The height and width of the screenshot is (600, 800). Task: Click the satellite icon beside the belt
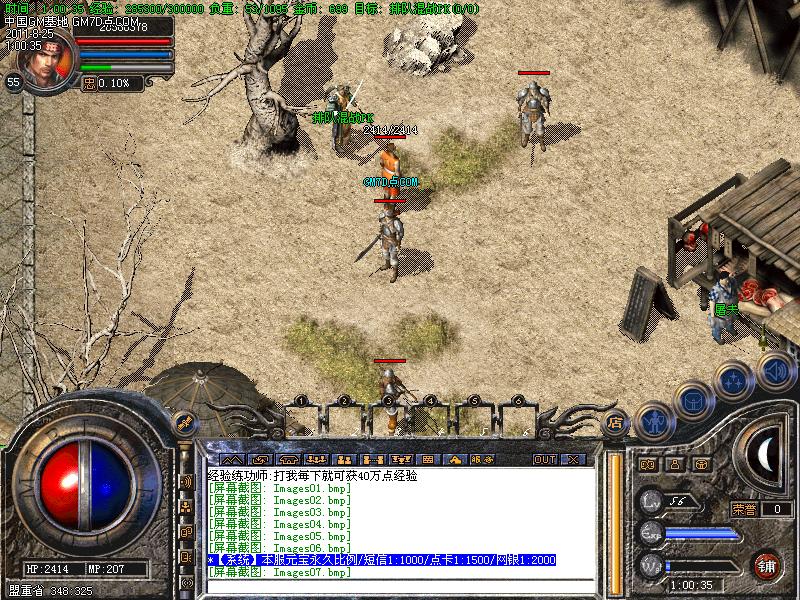(x=184, y=422)
